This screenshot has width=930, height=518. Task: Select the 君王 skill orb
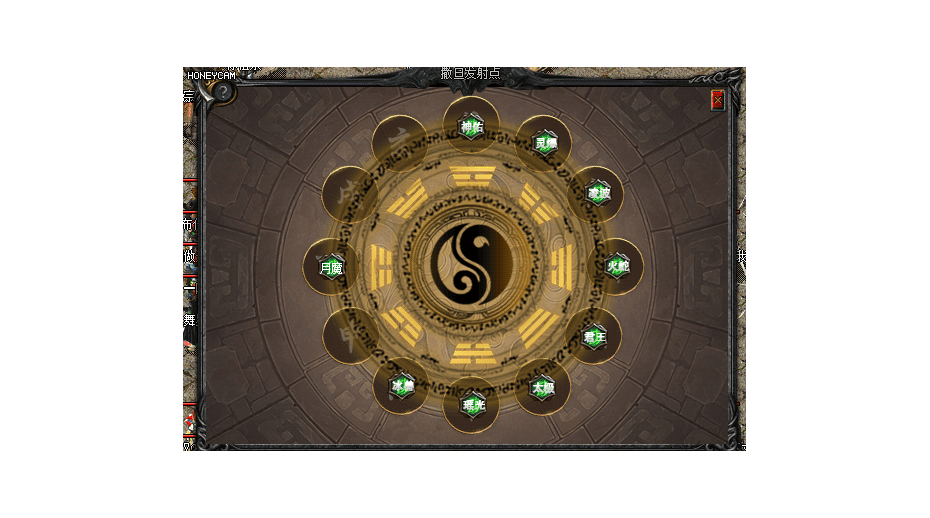click(x=595, y=337)
